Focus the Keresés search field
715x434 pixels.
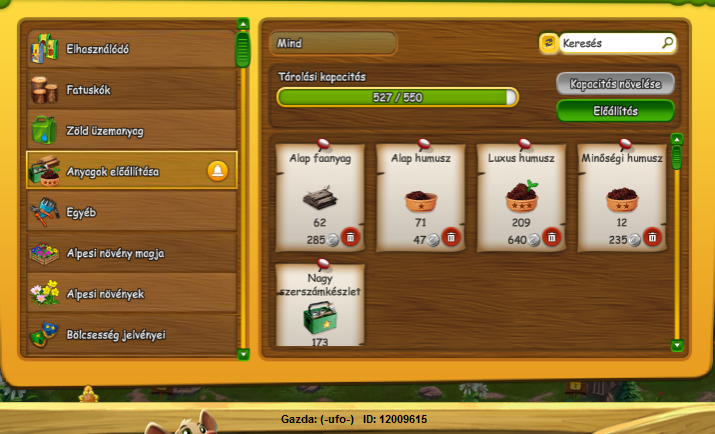coord(610,43)
